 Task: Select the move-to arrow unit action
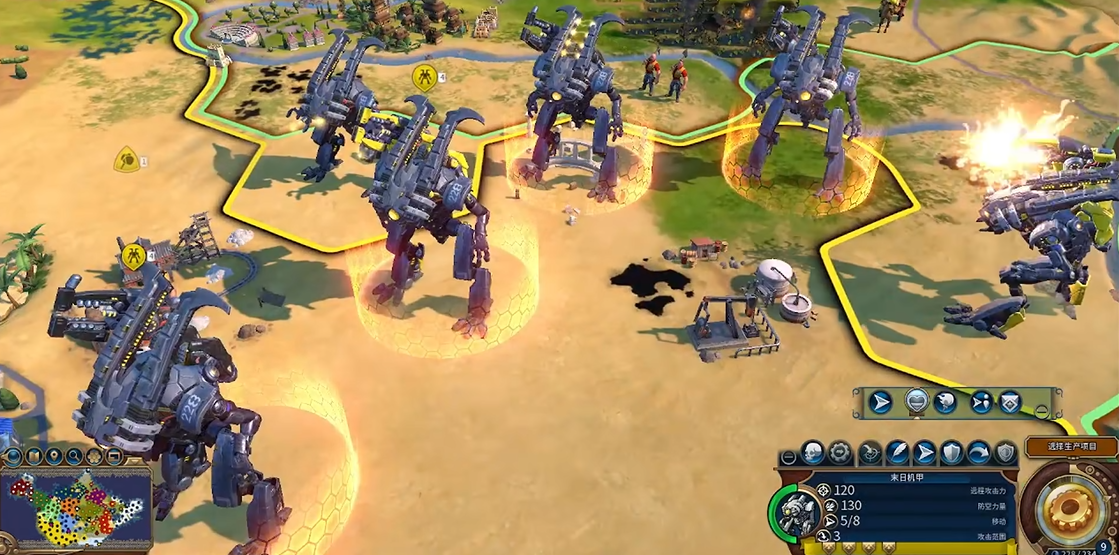point(925,452)
